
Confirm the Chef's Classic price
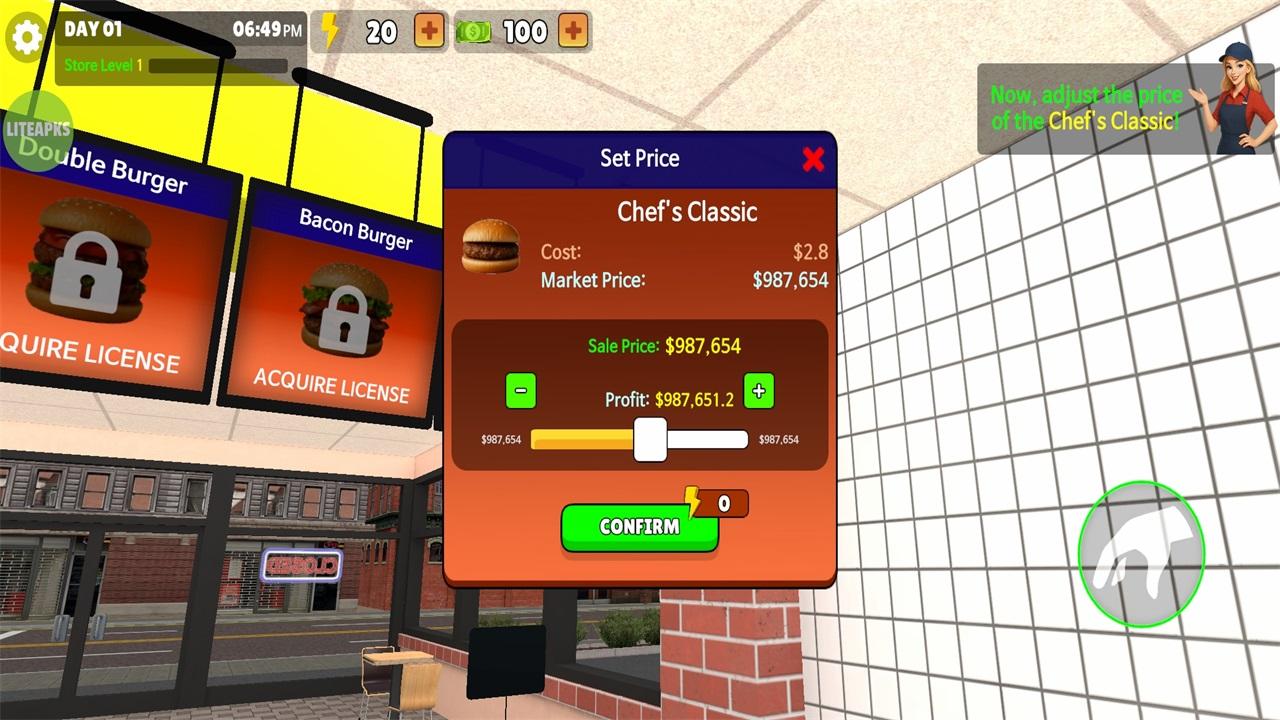point(639,525)
